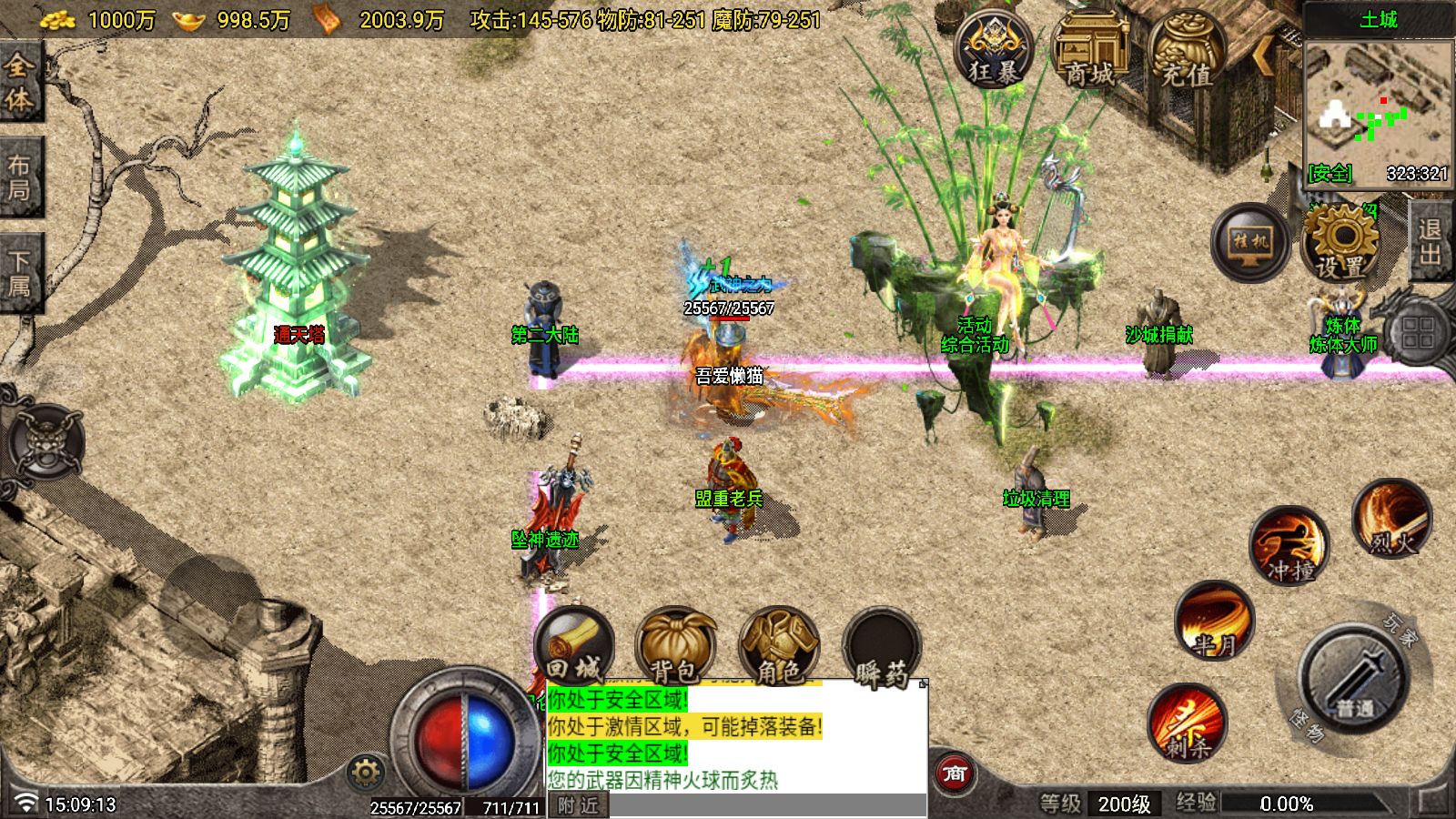The width and height of the screenshot is (1456, 819).
Task: Select the 下属 subordinates tab
Action: point(19,274)
